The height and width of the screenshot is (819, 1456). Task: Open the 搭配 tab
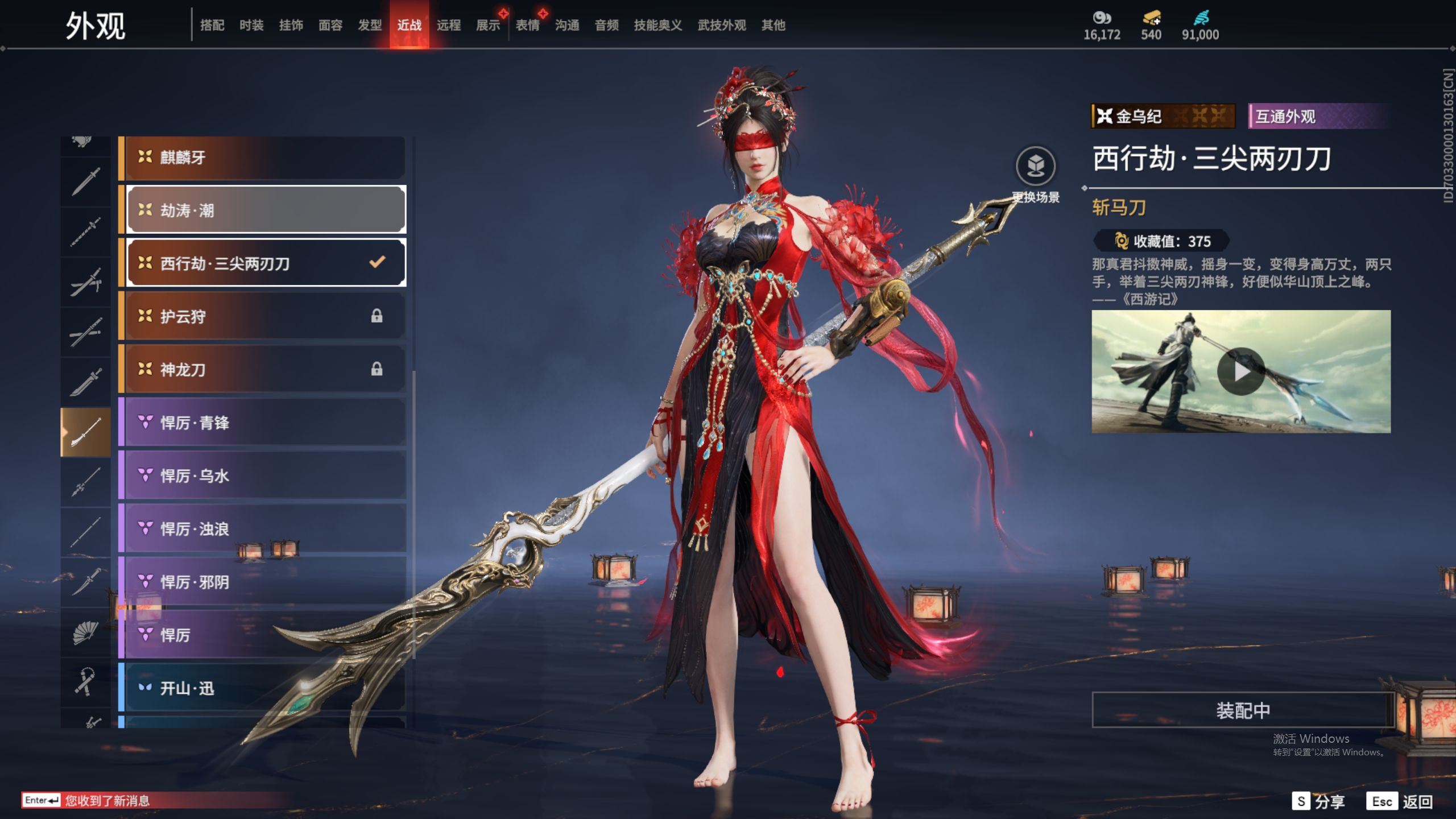[212, 25]
